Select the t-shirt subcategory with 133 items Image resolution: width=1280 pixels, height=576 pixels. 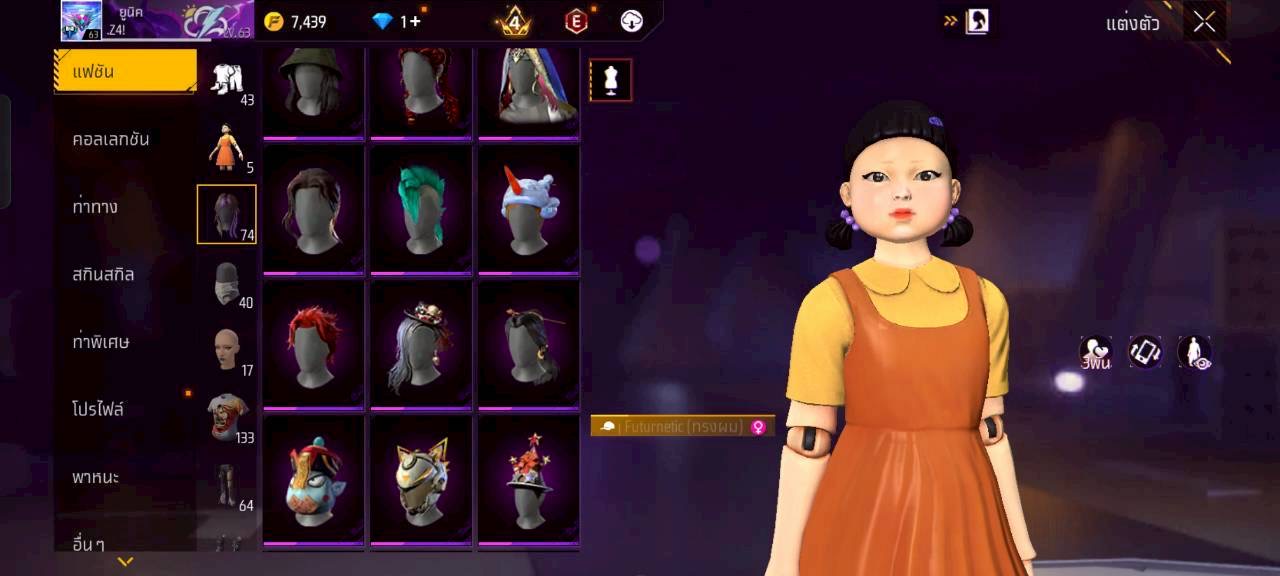227,417
